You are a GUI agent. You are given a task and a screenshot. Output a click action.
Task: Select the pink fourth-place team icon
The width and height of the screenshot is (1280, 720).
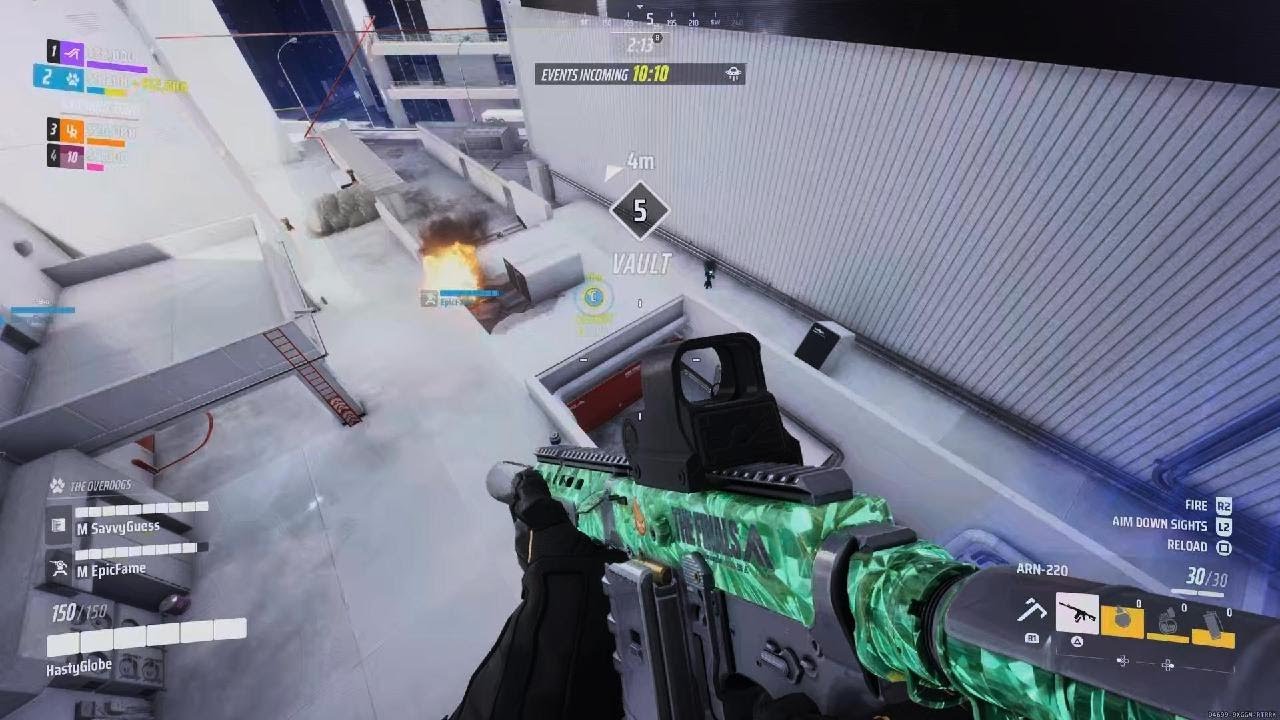click(72, 155)
